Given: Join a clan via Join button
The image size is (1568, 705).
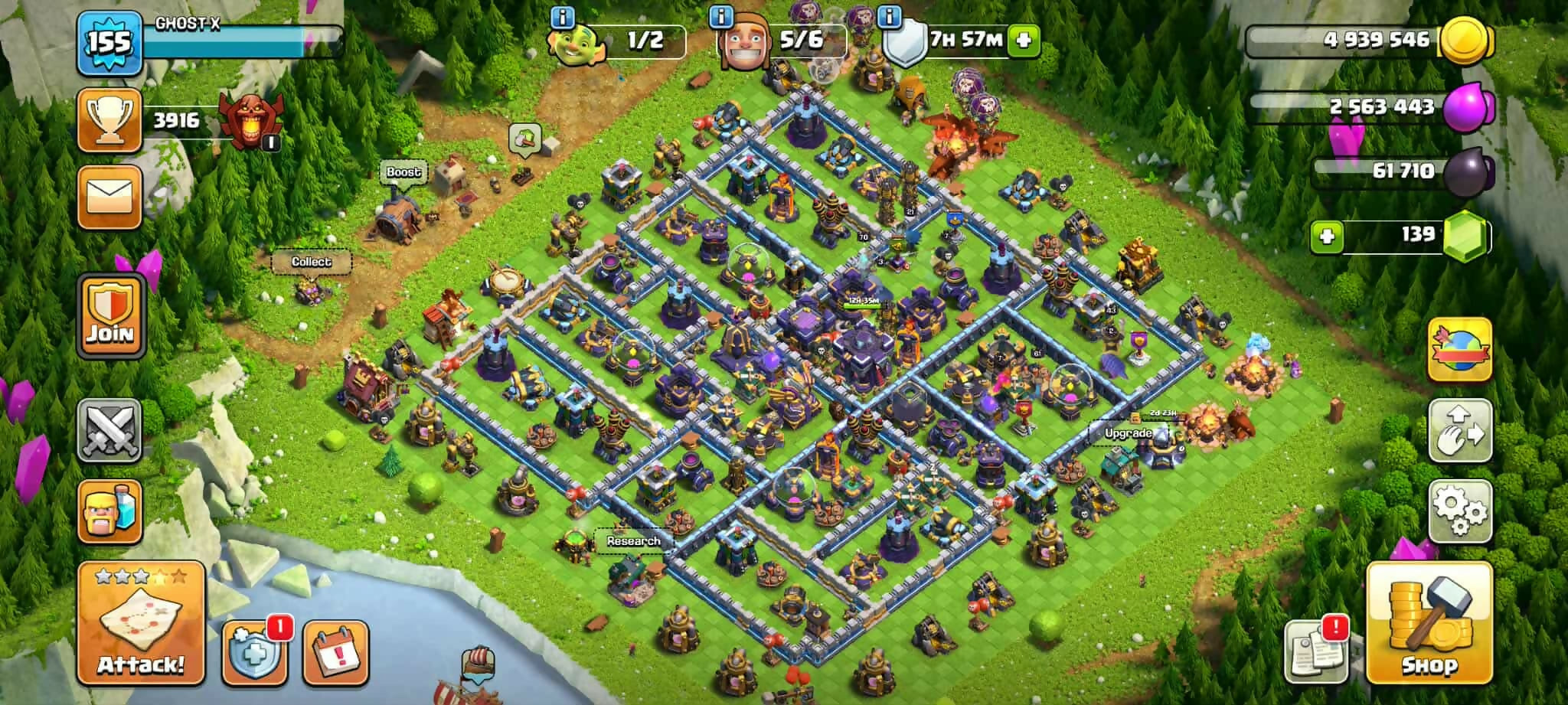Looking at the screenshot, I should coord(110,315).
